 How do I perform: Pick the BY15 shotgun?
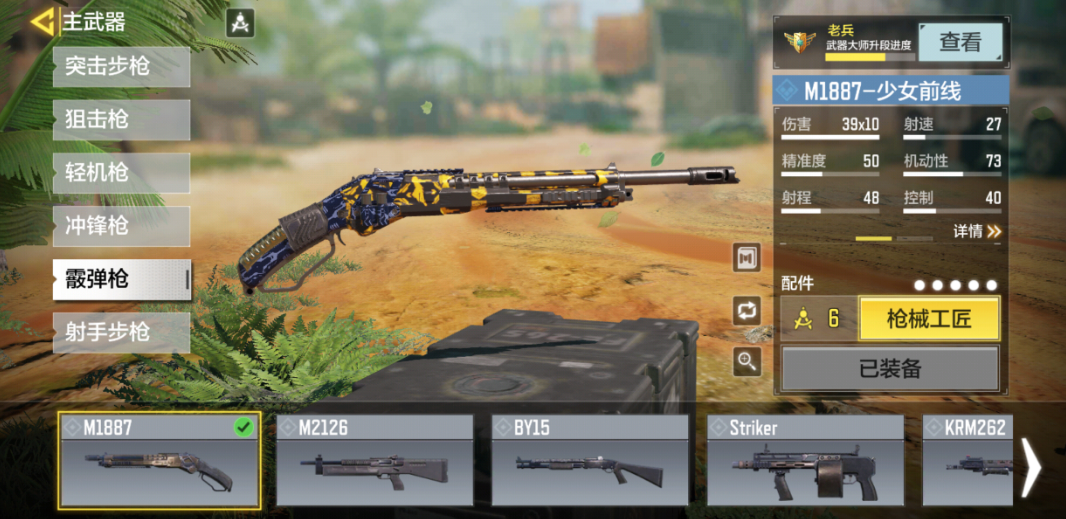590,460
